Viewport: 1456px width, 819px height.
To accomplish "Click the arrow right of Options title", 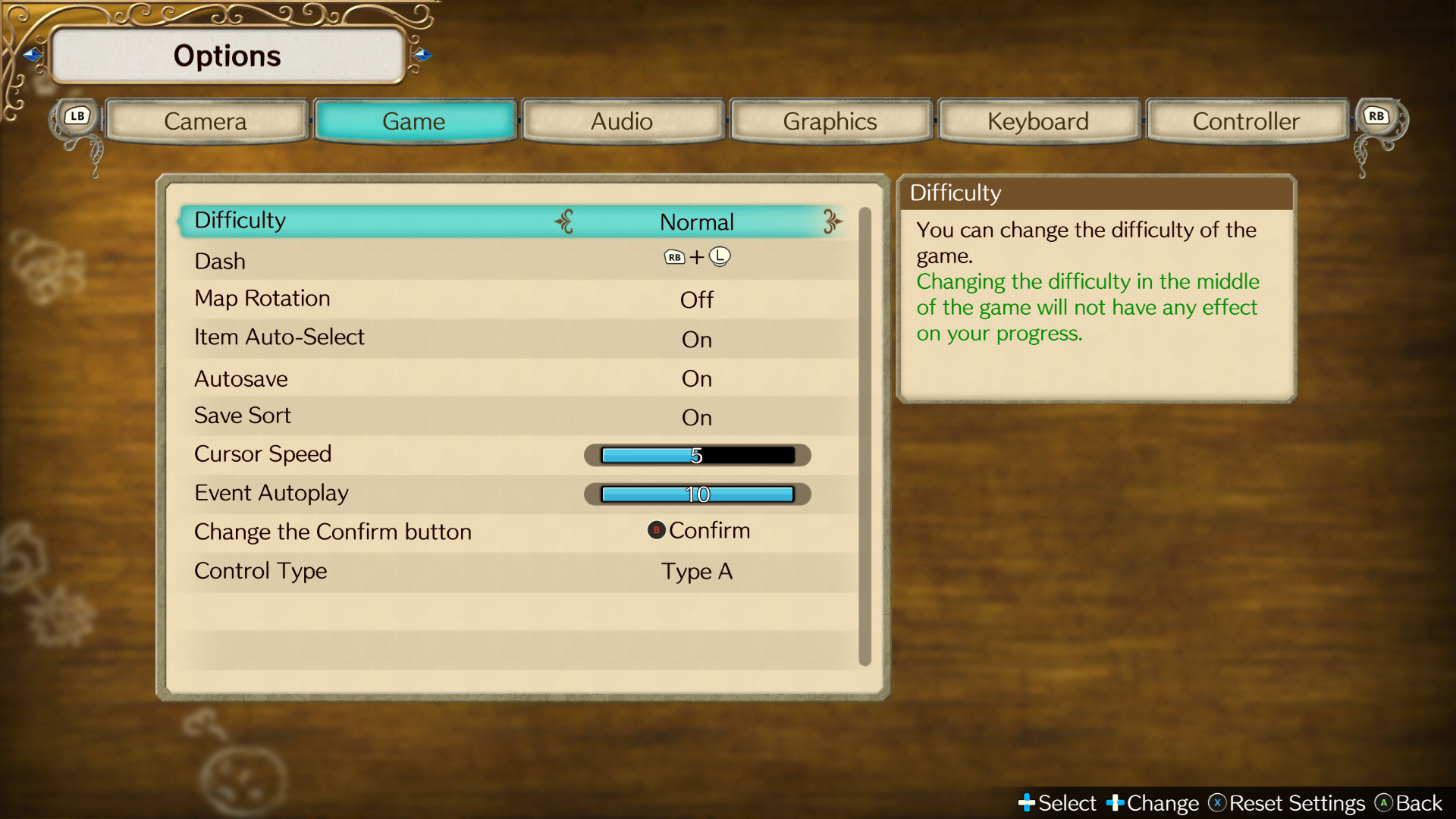I will tap(423, 55).
